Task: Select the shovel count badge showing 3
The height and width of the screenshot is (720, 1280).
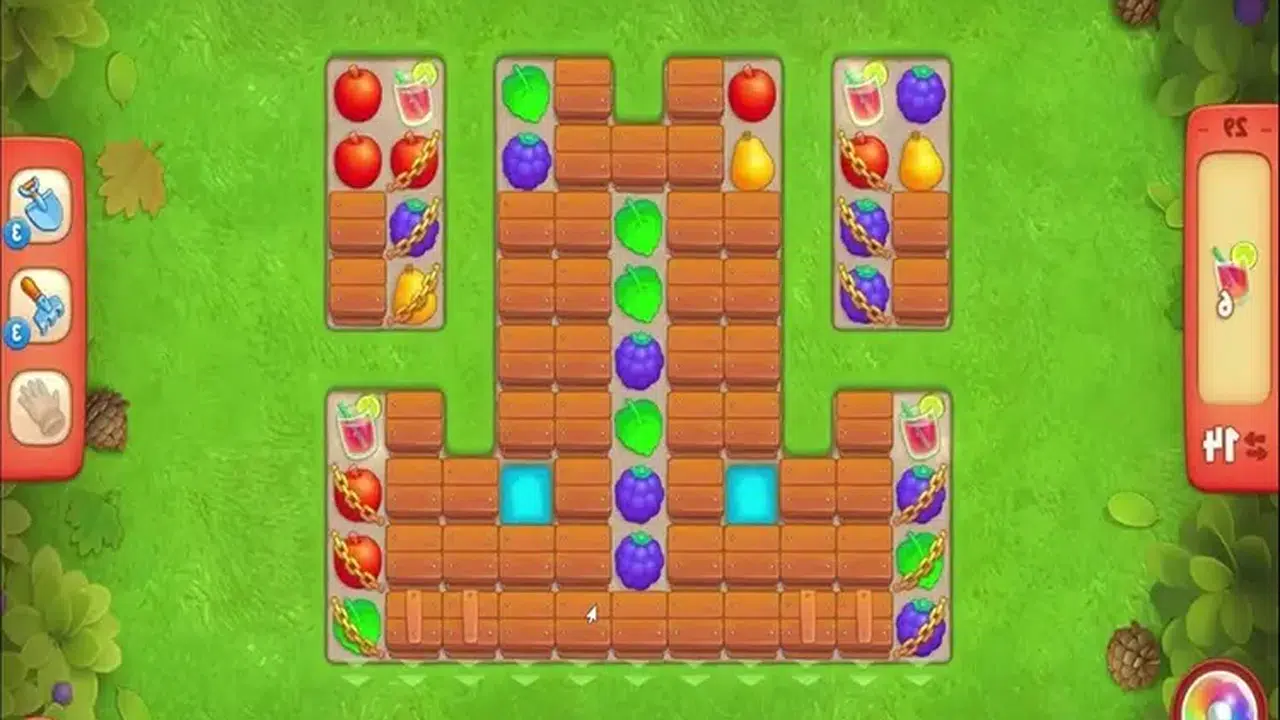Action: [x=16, y=230]
